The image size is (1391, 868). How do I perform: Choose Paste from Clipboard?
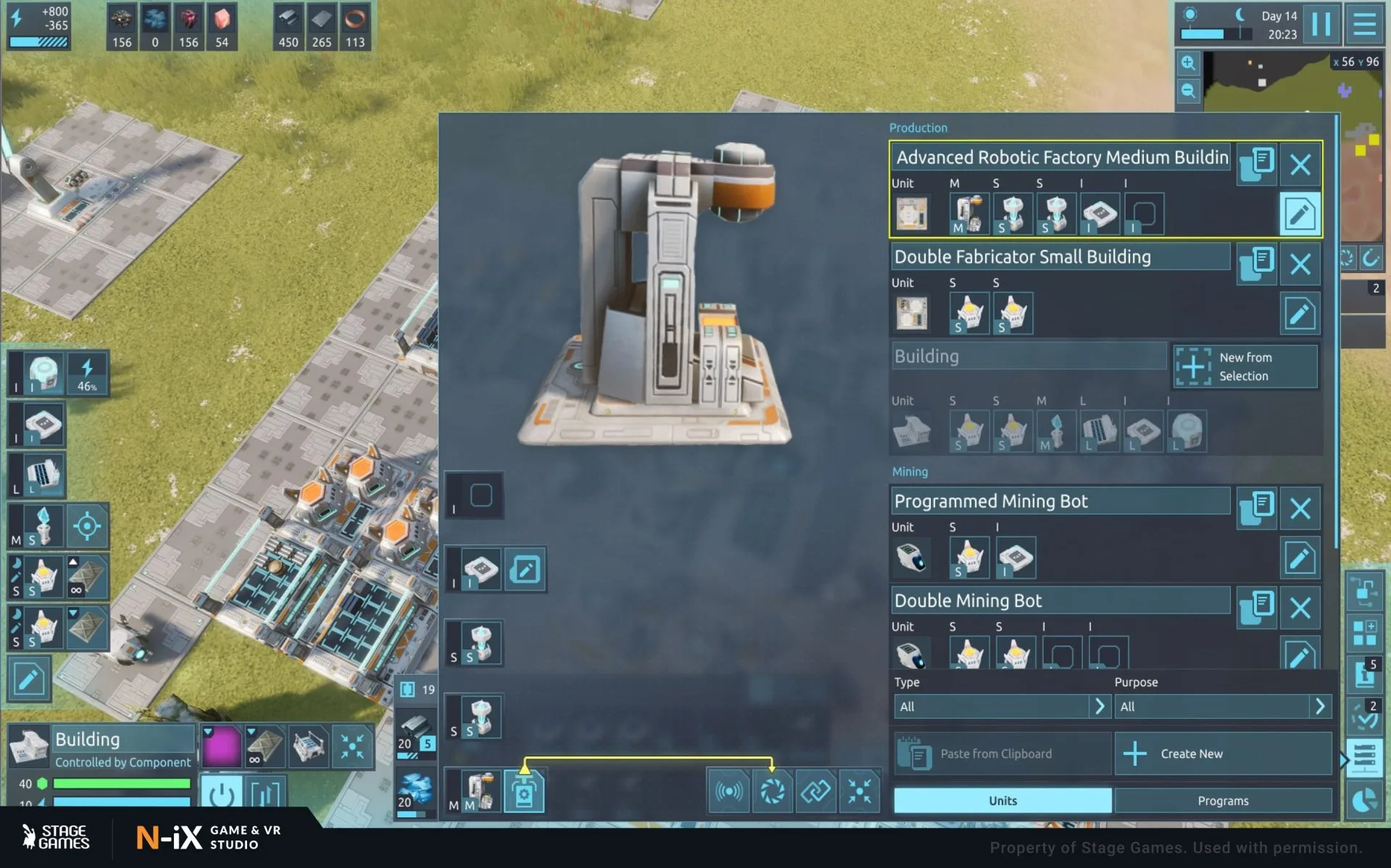pyautogui.click(x=1002, y=754)
